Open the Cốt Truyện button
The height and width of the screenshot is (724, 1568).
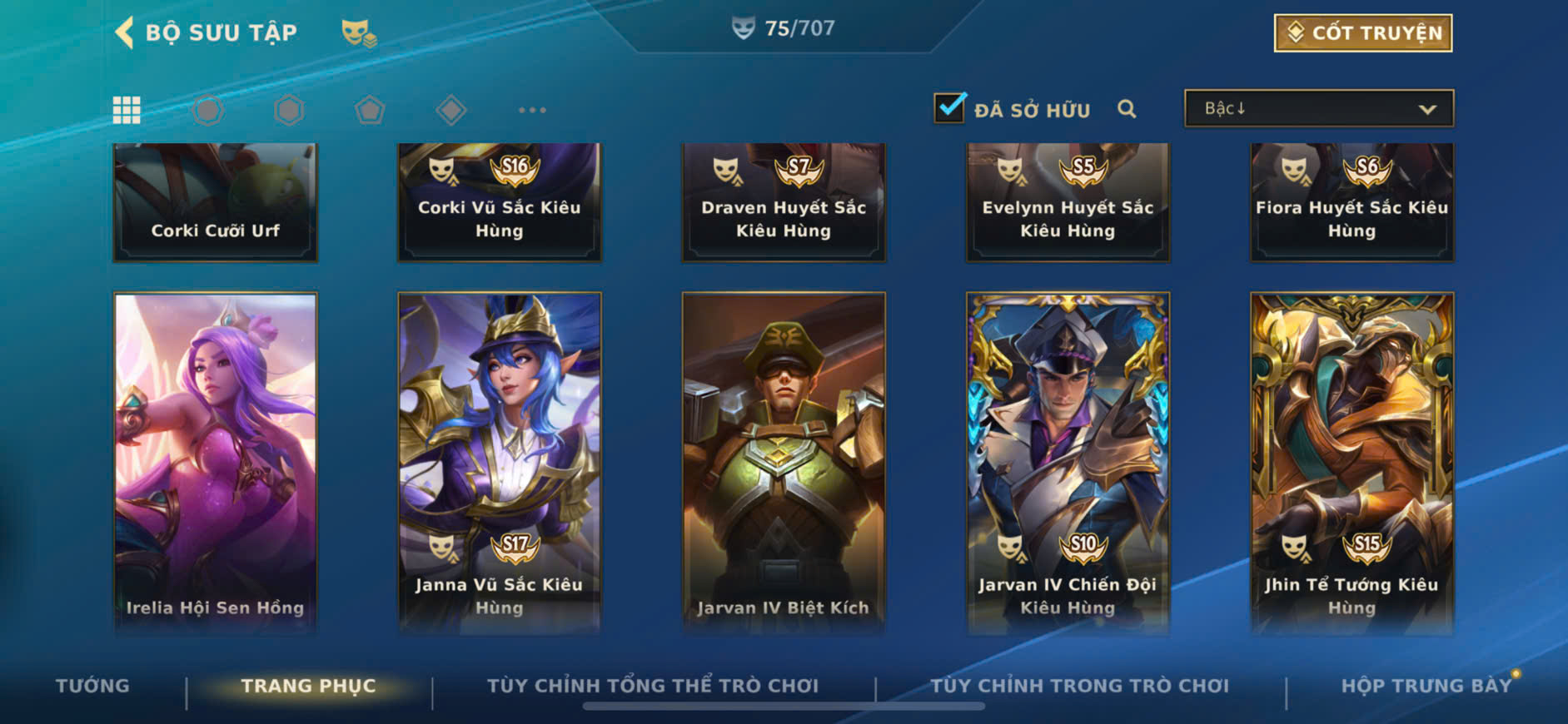click(x=1362, y=33)
